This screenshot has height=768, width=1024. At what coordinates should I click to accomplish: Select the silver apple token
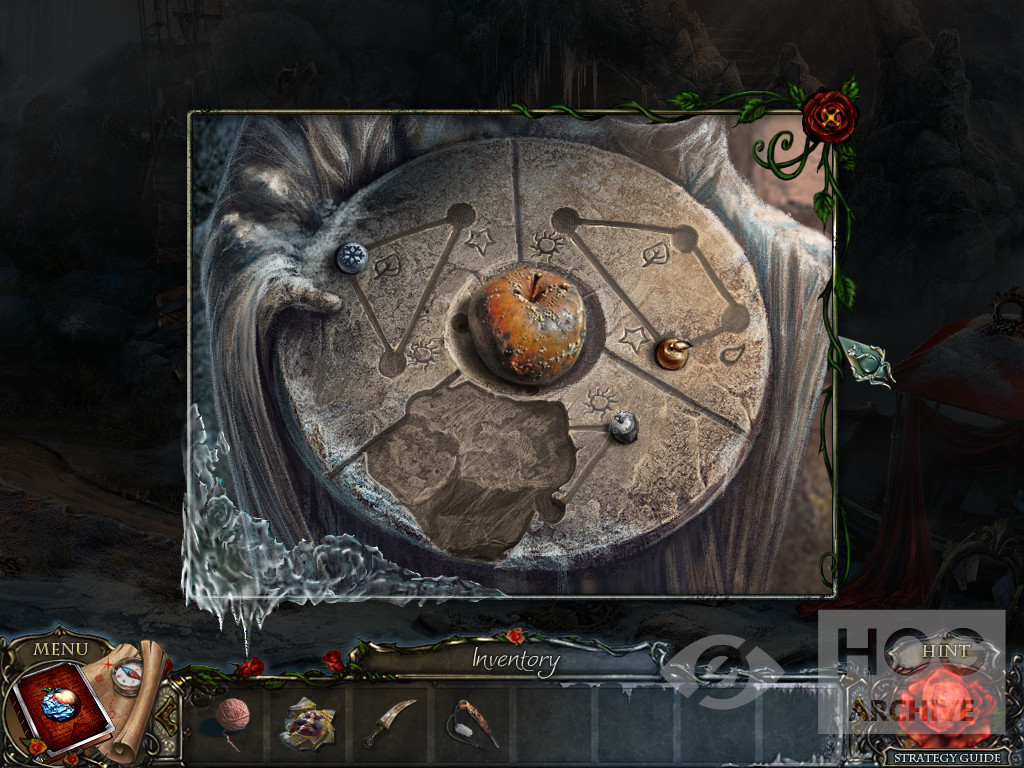pyautogui.click(x=624, y=426)
